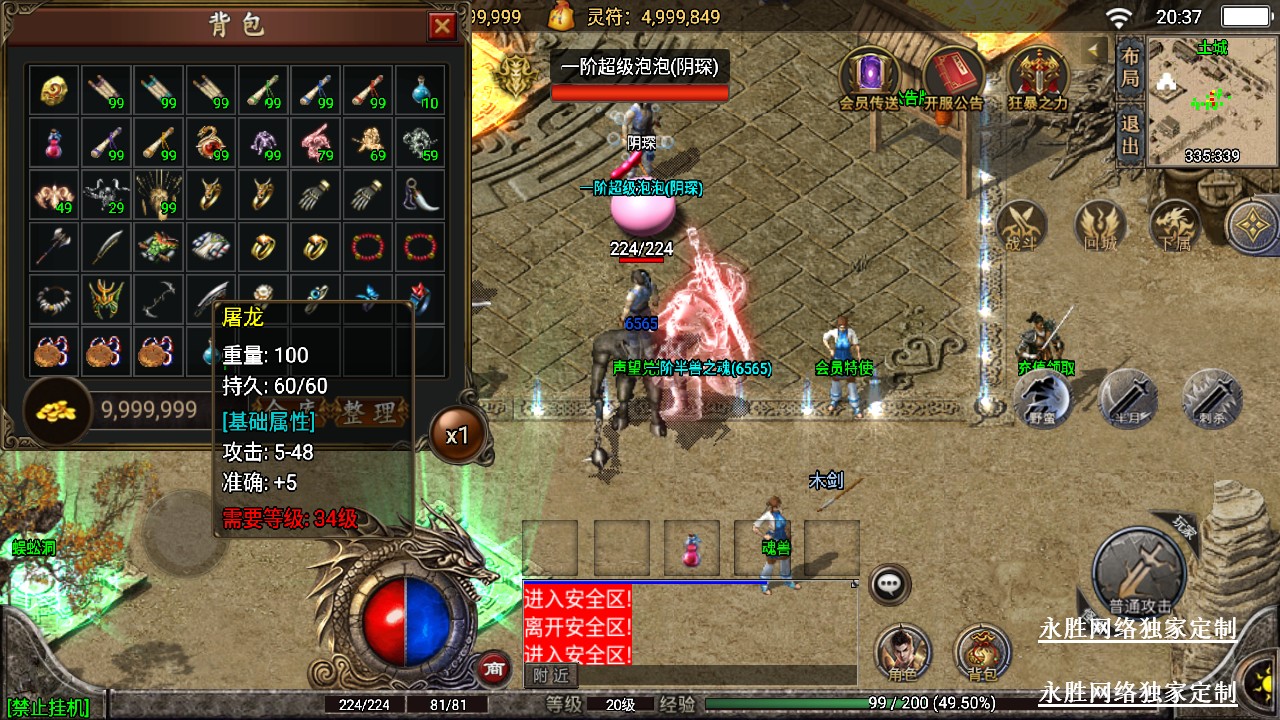Viewport: 1280px width, 720px height.
Task: Activate the 狂暴之力 berserk power icon
Action: pyautogui.click(x=1037, y=77)
